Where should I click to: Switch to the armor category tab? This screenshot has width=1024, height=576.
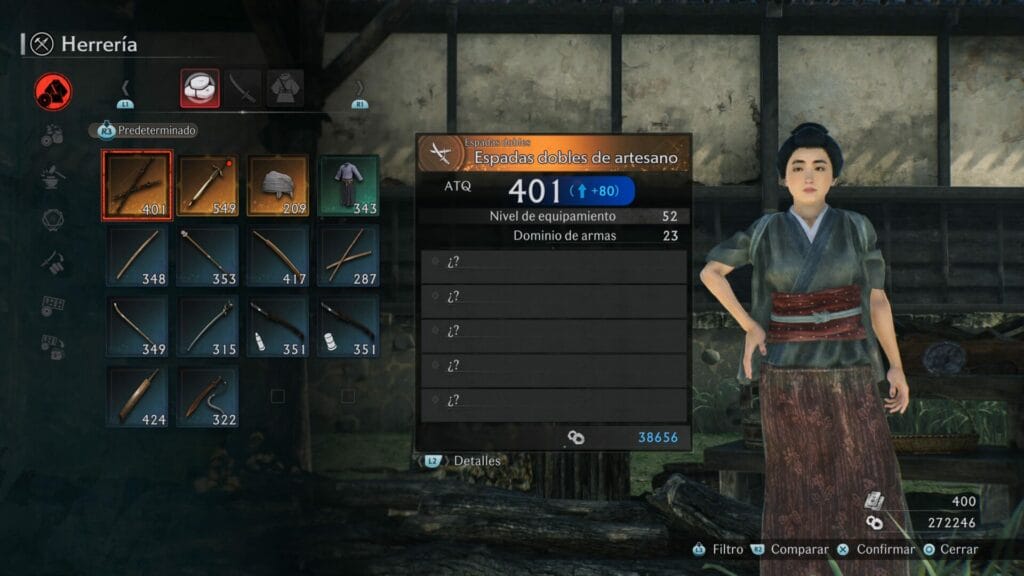286,88
